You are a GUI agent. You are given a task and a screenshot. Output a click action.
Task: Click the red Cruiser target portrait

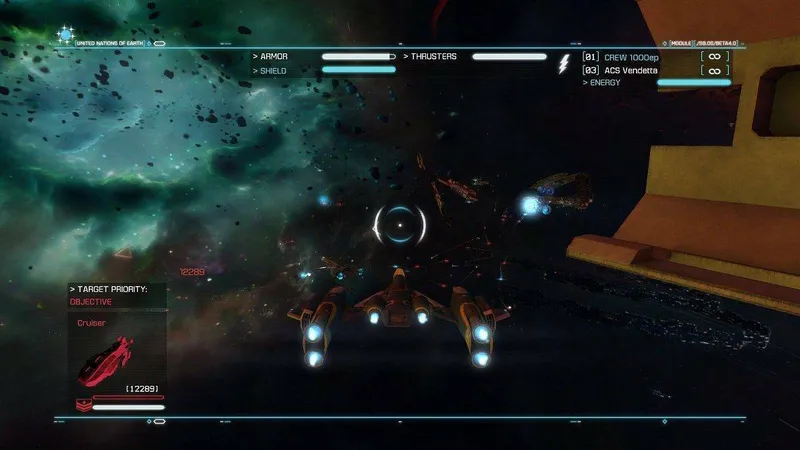point(106,357)
